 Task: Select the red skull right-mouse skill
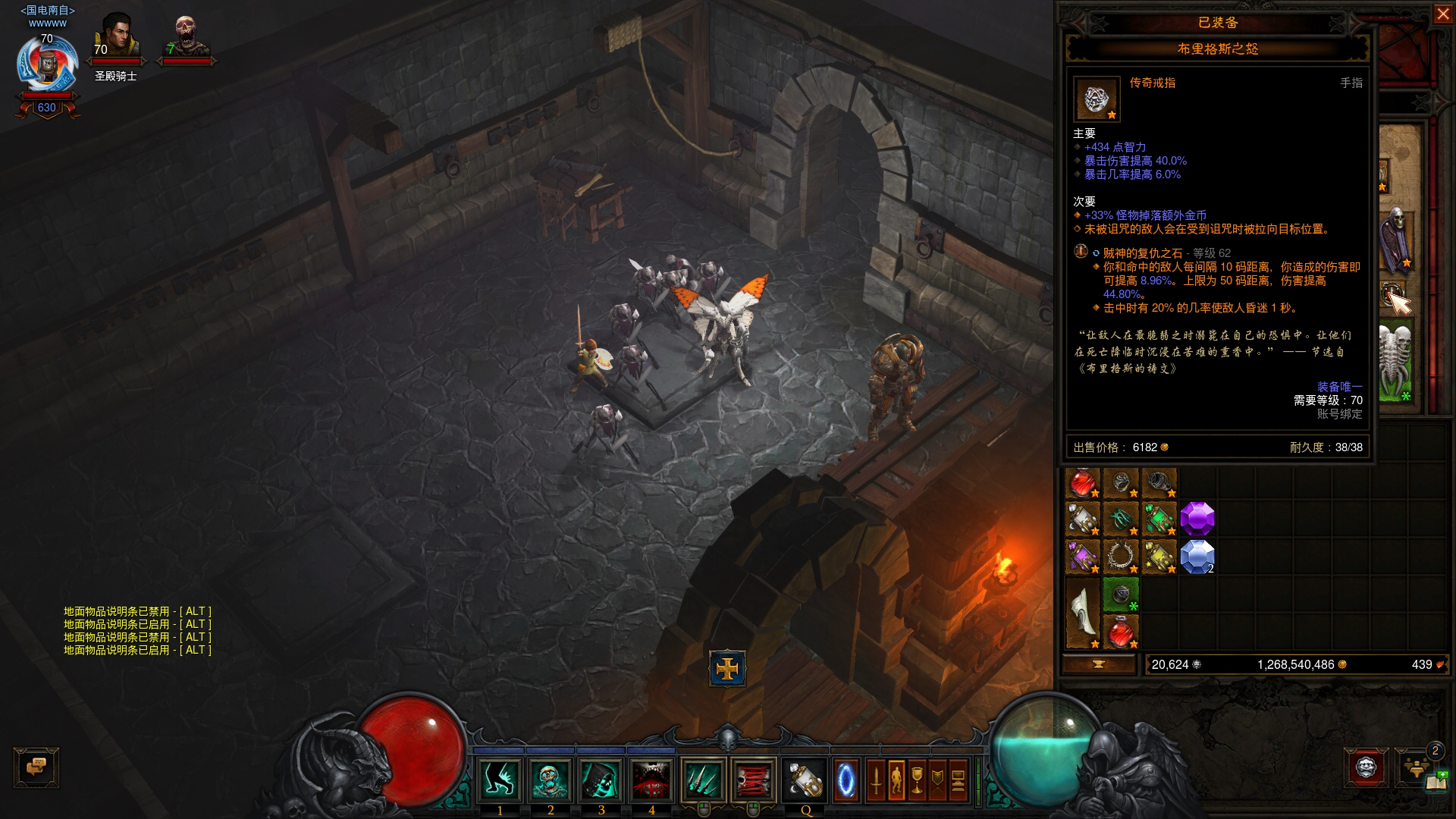753,780
